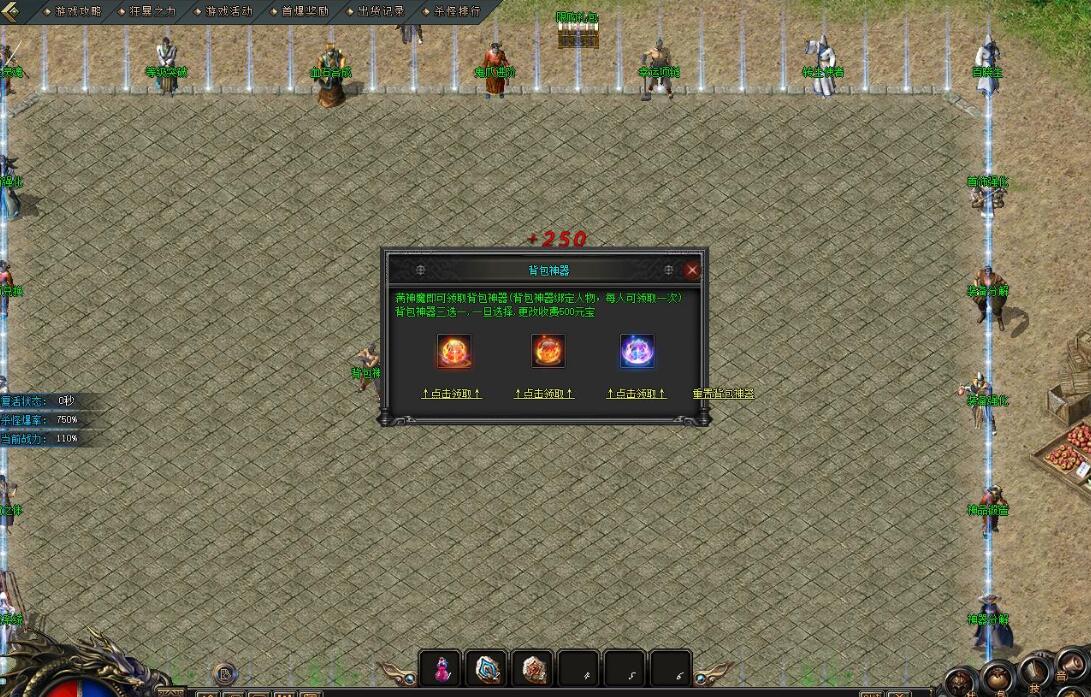Use the pink potion hotbar slot
The image size is (1091, 697).
pos(440,668)
